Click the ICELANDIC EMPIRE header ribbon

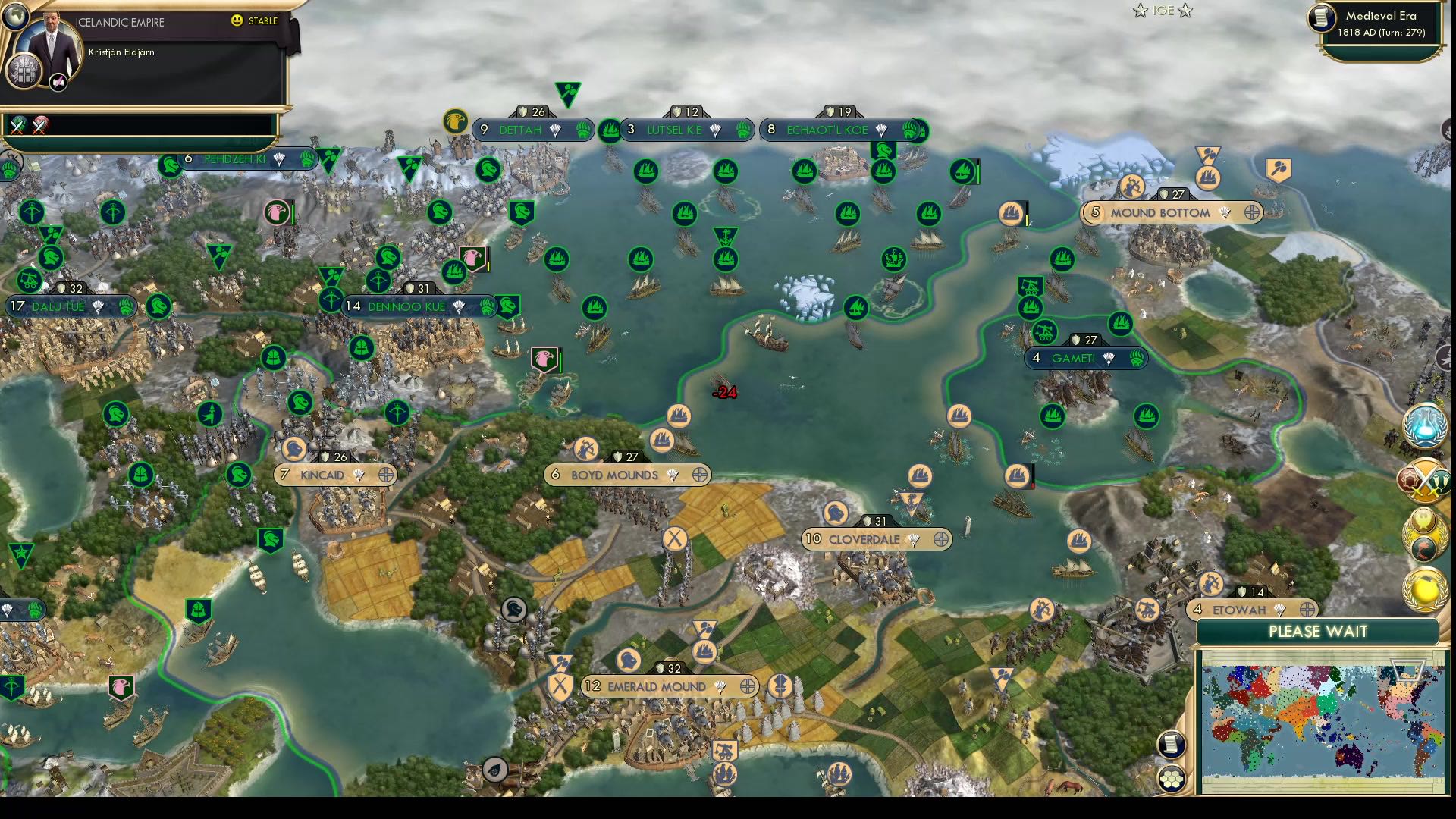pos(121,22)
